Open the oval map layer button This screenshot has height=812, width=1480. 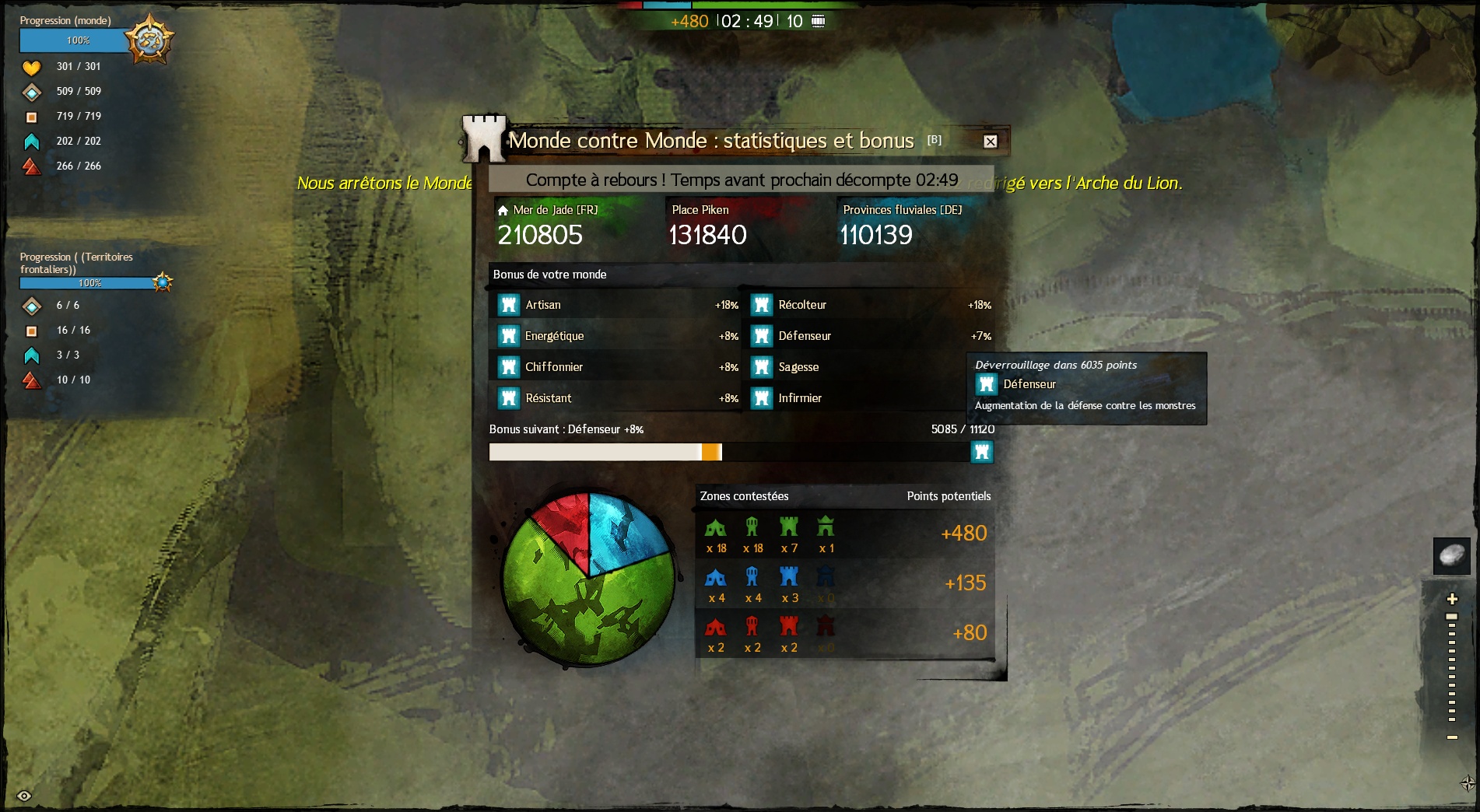coord(1452,555)
